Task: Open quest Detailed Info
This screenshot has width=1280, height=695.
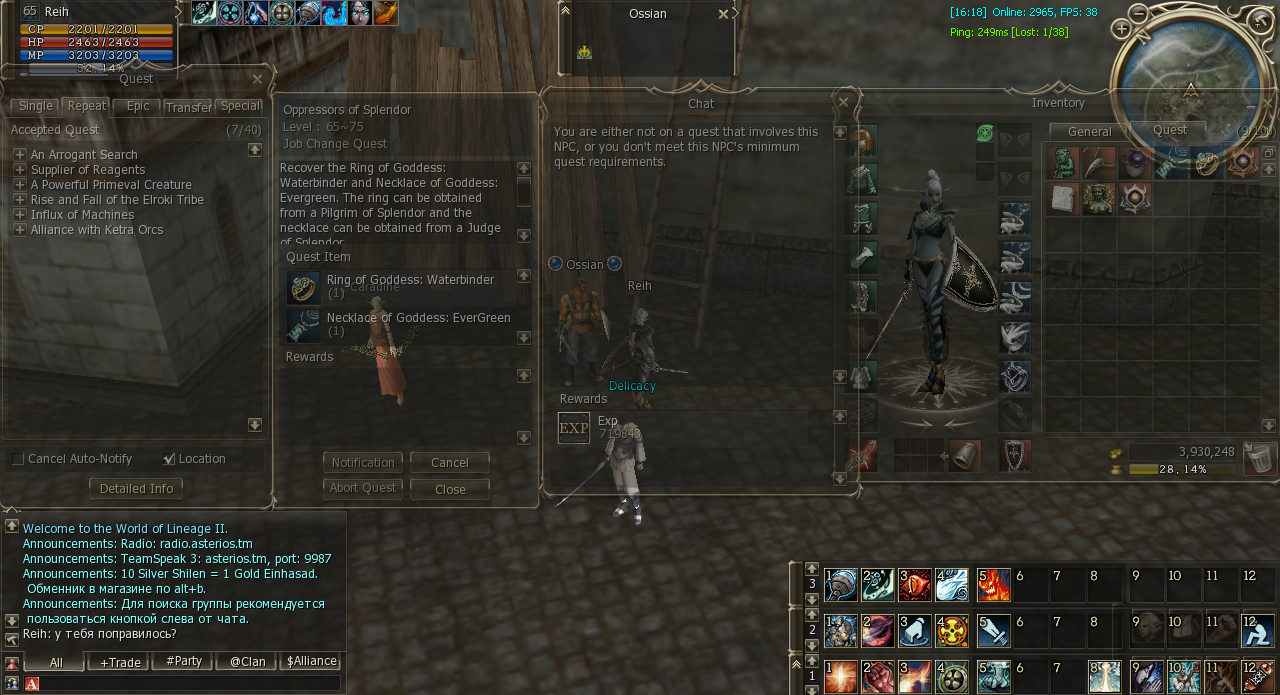Action: point(136,489)
